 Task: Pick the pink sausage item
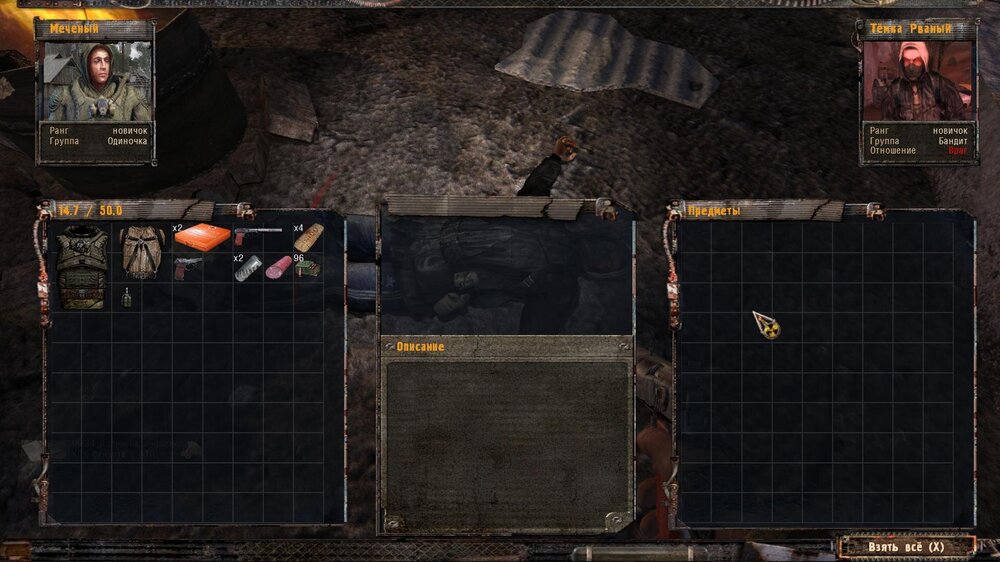(x=277, y=268)
